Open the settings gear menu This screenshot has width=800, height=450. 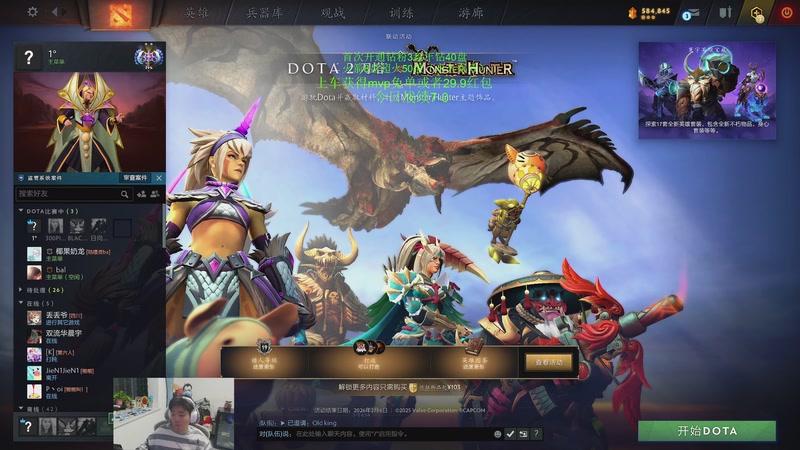(32, 12)
